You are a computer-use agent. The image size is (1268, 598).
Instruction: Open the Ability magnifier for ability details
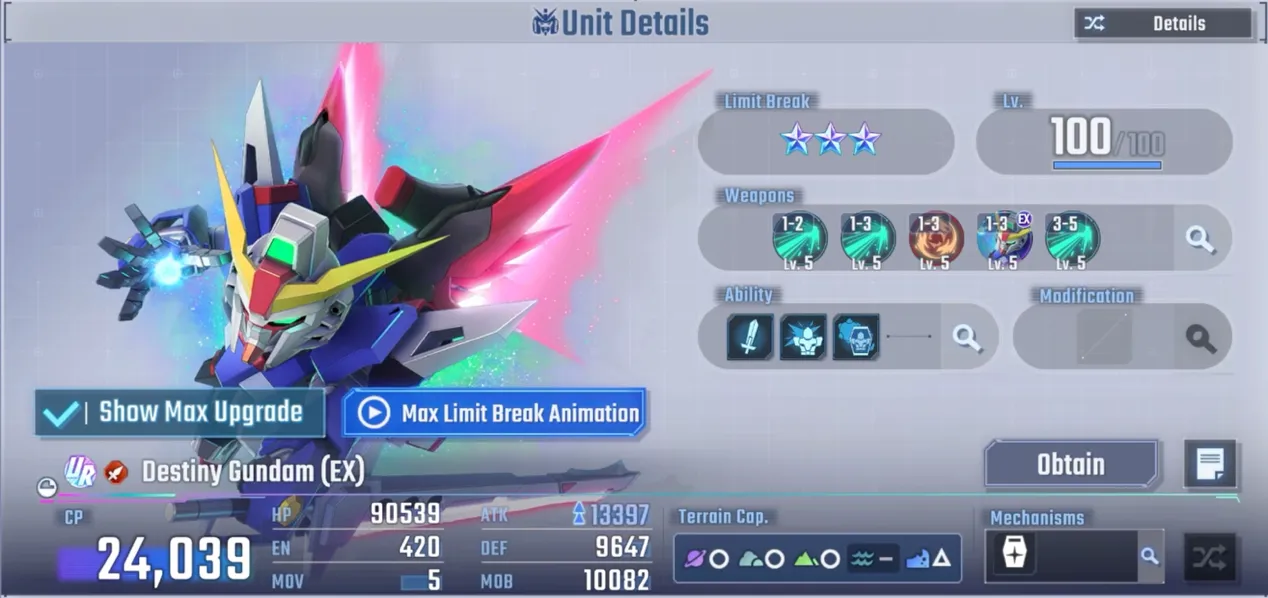tap(967, 338)
